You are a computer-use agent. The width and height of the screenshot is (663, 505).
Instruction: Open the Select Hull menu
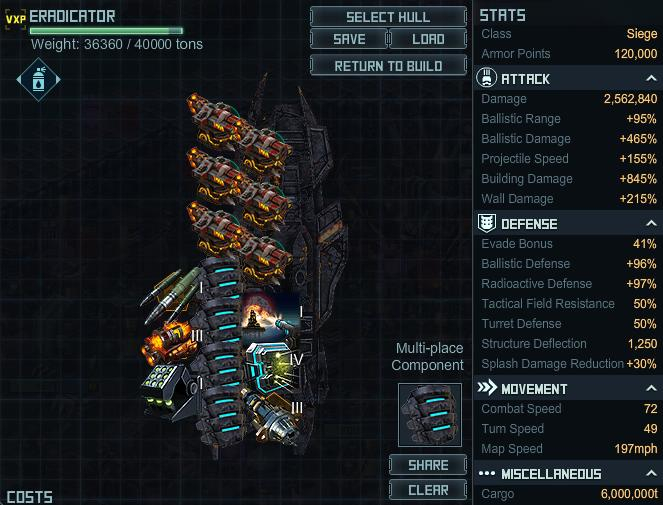[388, 17]
